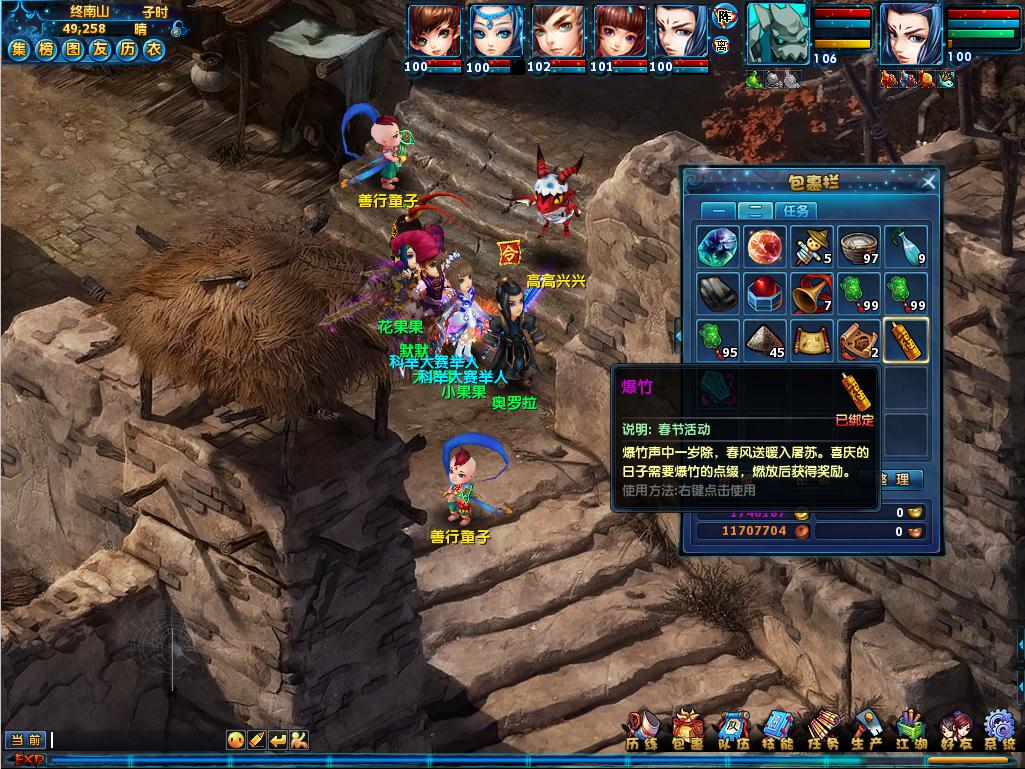Toggle the 当前 chat channel selector
1025x769 pixels.
27,740
